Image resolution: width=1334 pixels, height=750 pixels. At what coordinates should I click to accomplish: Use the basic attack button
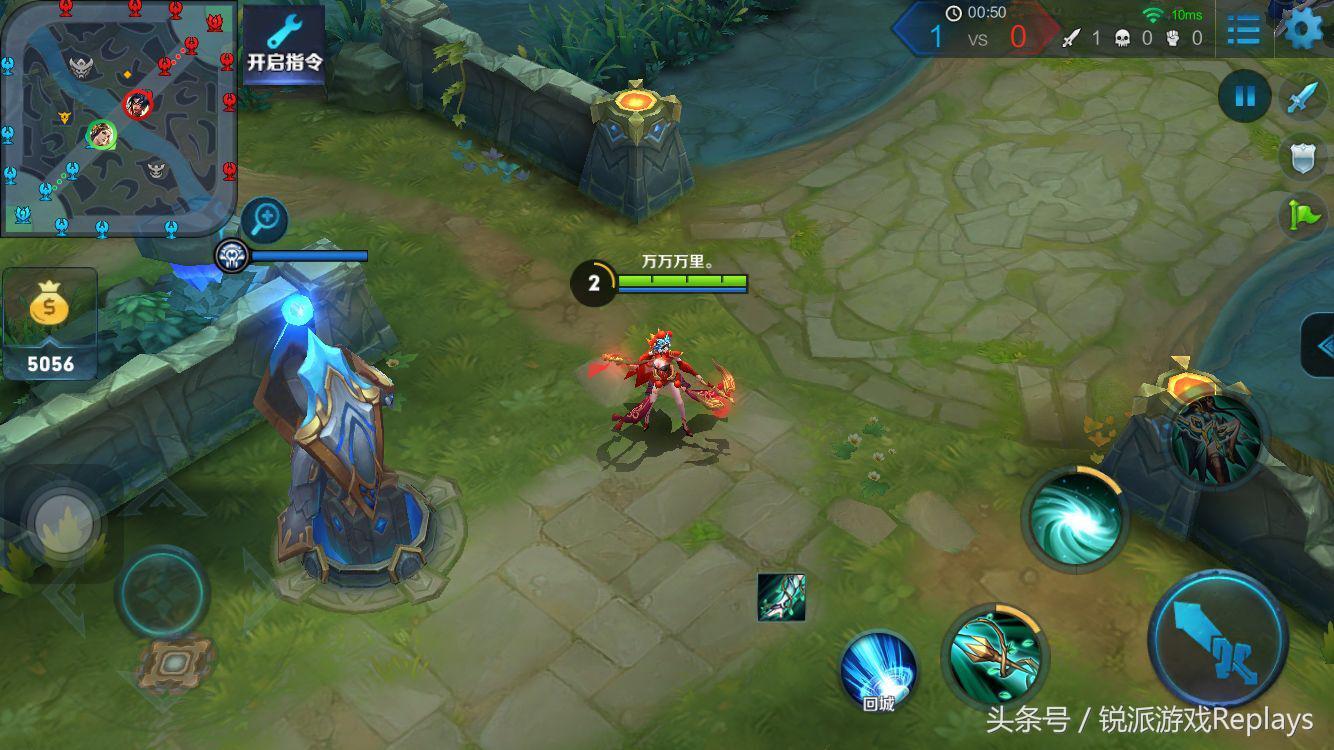tap(1218, 640)
